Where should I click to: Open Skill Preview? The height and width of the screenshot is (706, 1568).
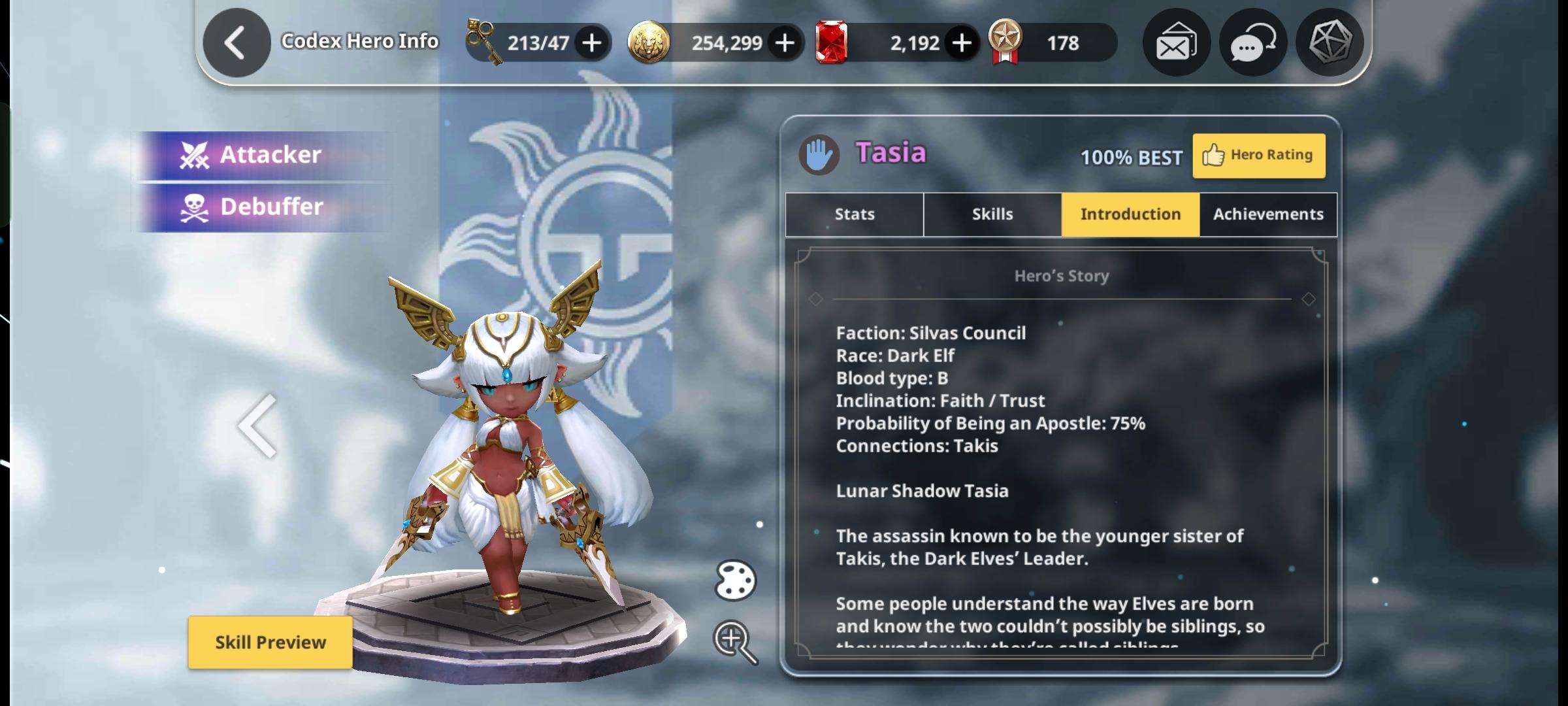(x=270, y=642)
